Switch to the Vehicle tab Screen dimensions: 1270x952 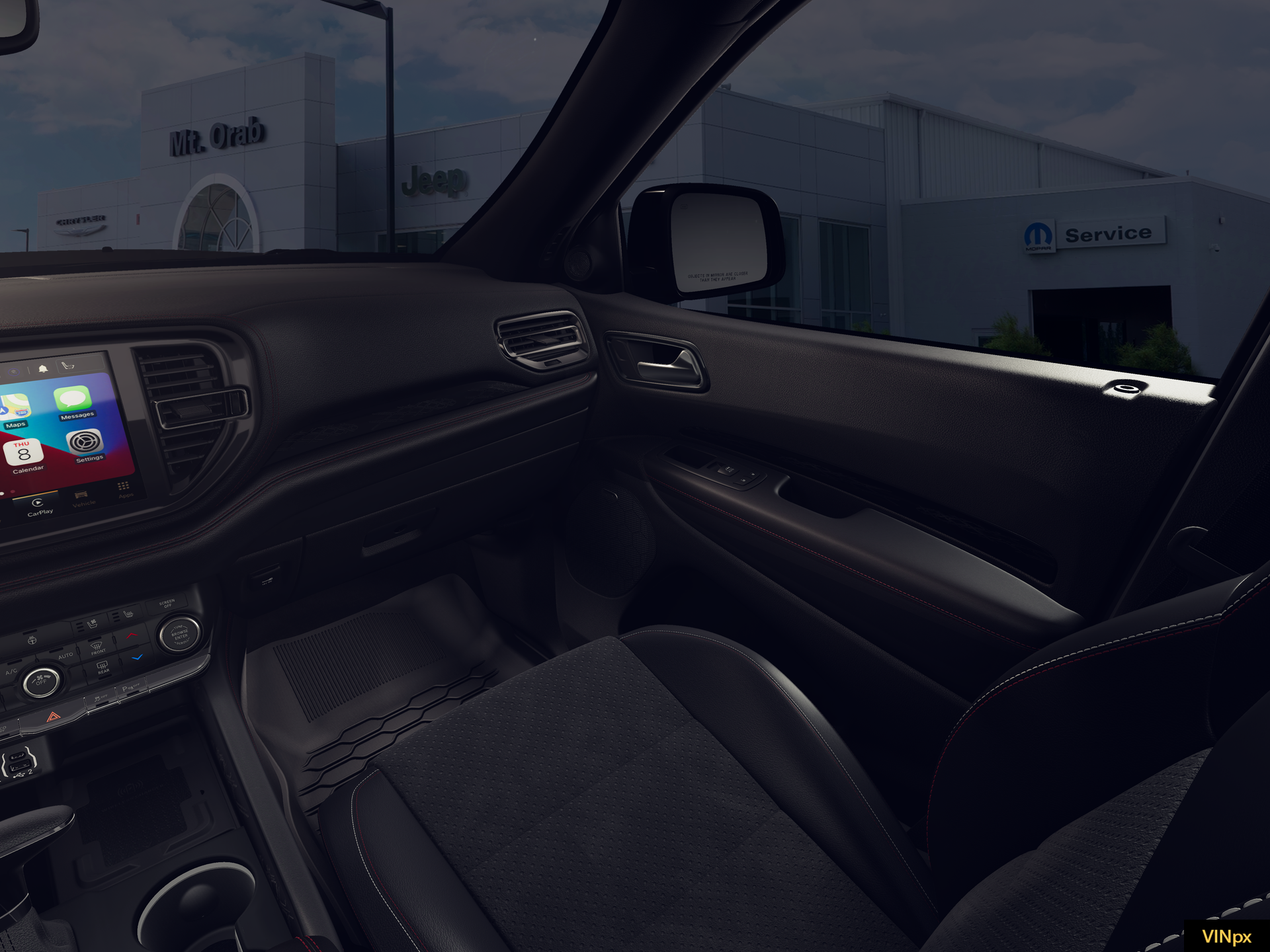coord(81,499)
